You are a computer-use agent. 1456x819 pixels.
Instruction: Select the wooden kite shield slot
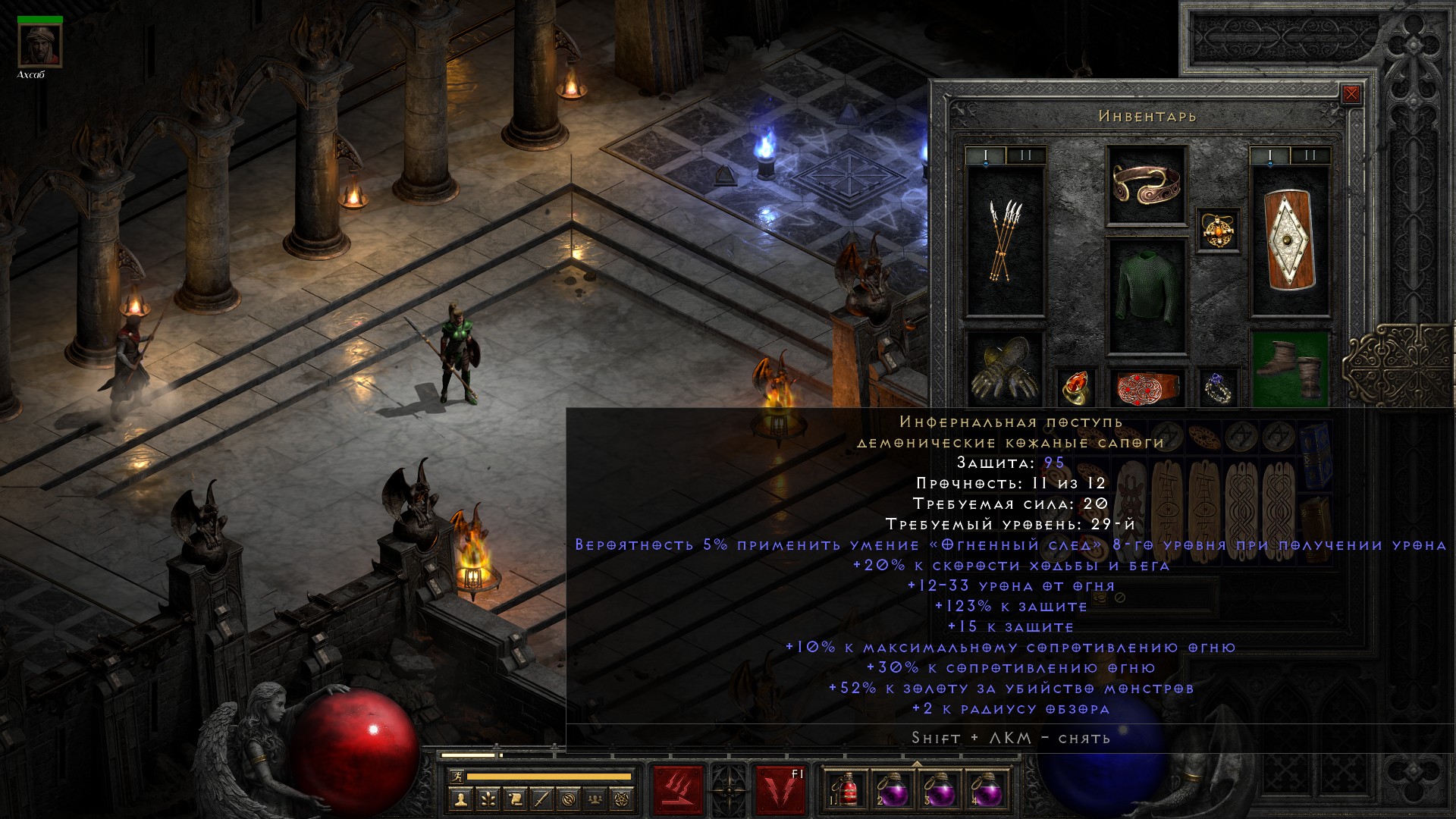click(x=1288, y=240)
